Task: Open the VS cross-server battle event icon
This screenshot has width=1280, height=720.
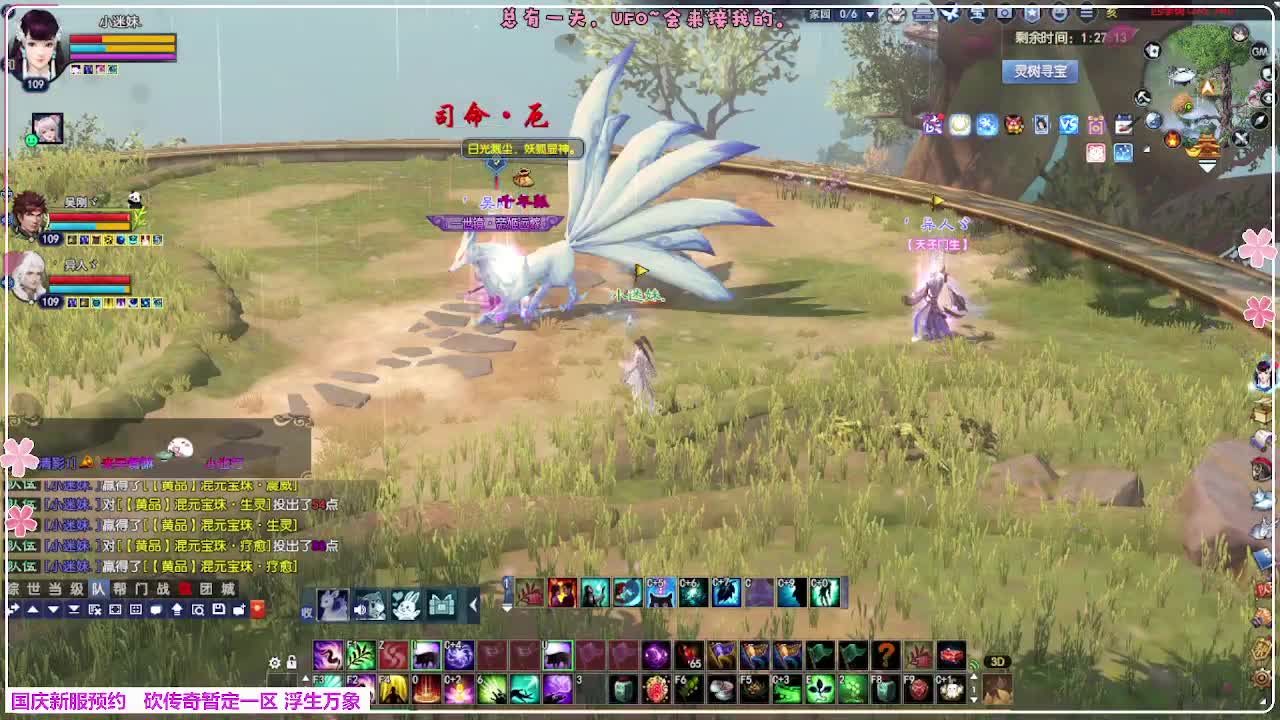Action: coord(1067,121)
